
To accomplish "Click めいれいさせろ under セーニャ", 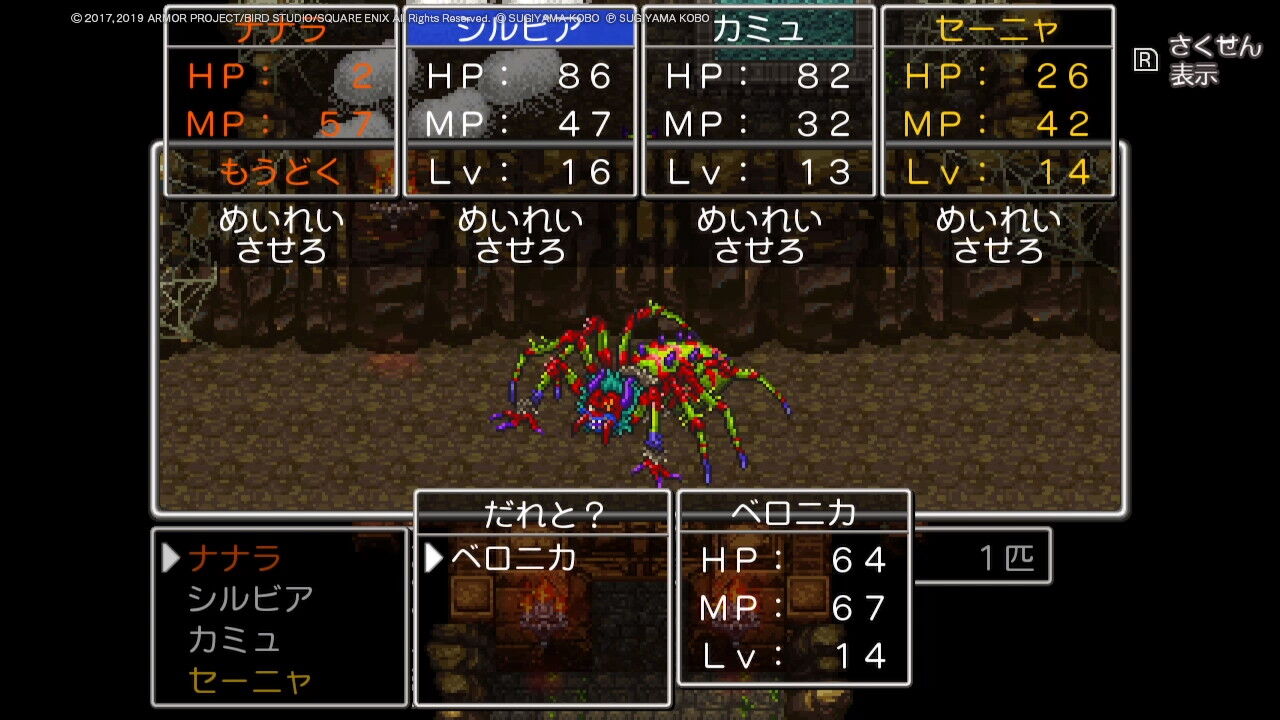I will 1000,232.
